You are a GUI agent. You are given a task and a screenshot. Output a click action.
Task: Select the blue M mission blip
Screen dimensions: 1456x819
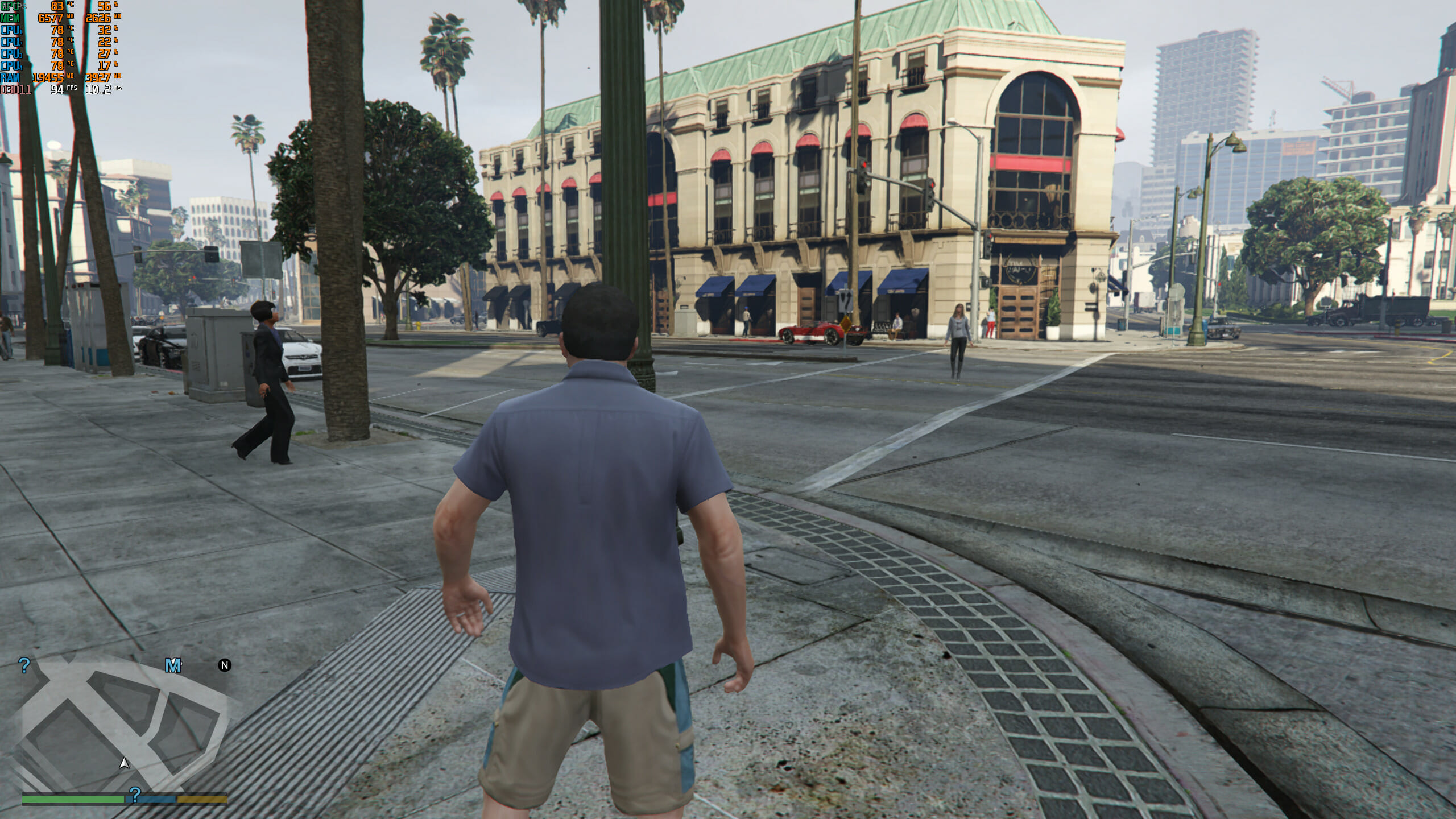(x=173, y=665)
